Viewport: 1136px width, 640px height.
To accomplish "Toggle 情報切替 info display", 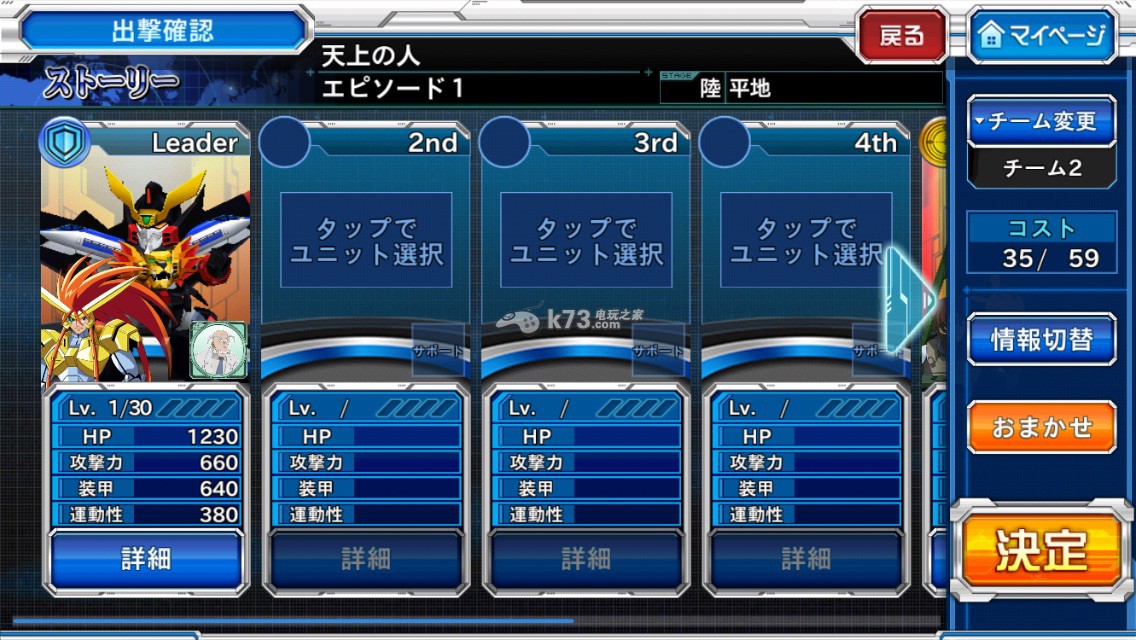I will pyautogui.click(x=1041, y=339).
